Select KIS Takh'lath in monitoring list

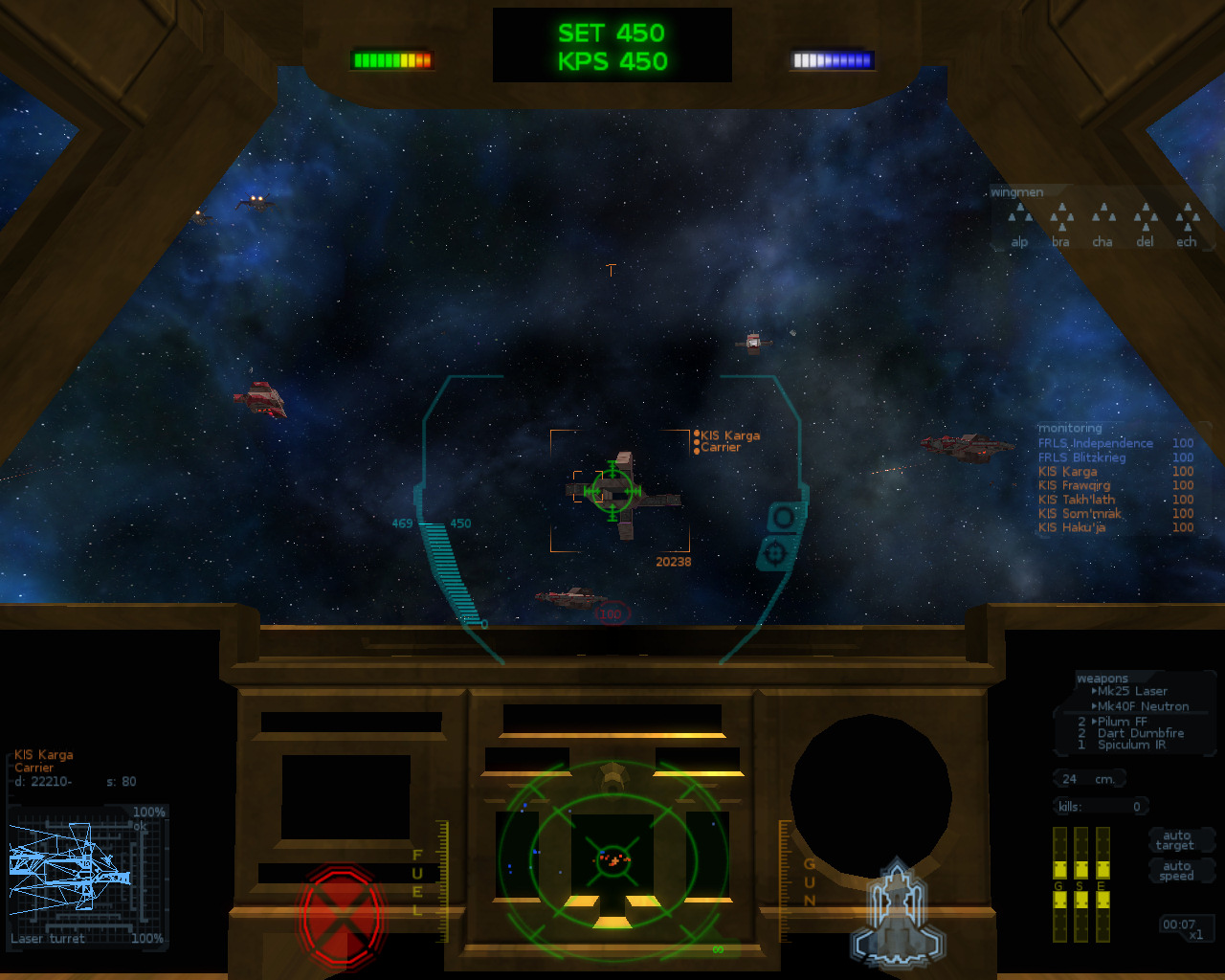coord(1077,500)
